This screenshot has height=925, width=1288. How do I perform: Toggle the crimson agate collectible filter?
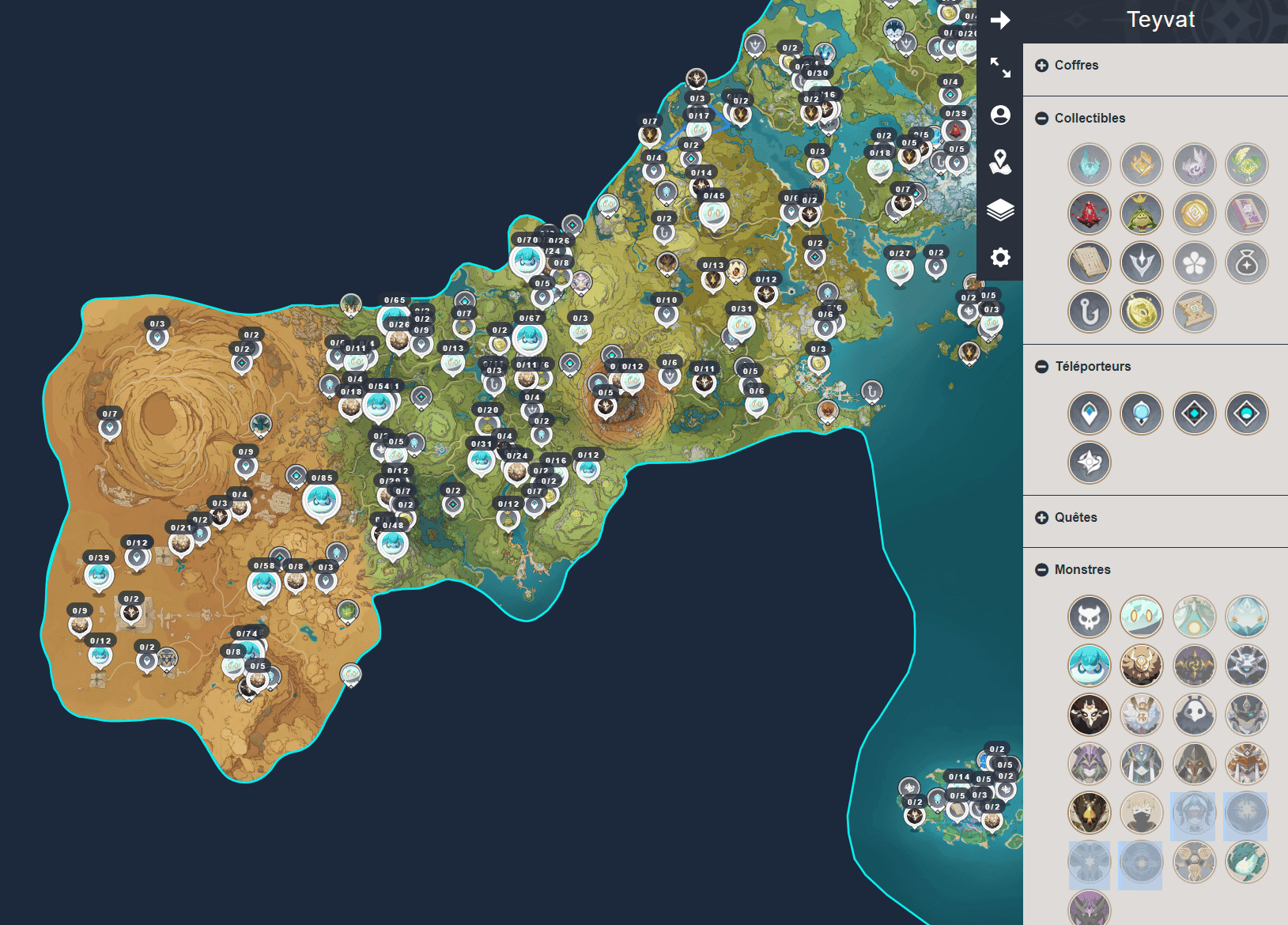tap(1089, 213)
